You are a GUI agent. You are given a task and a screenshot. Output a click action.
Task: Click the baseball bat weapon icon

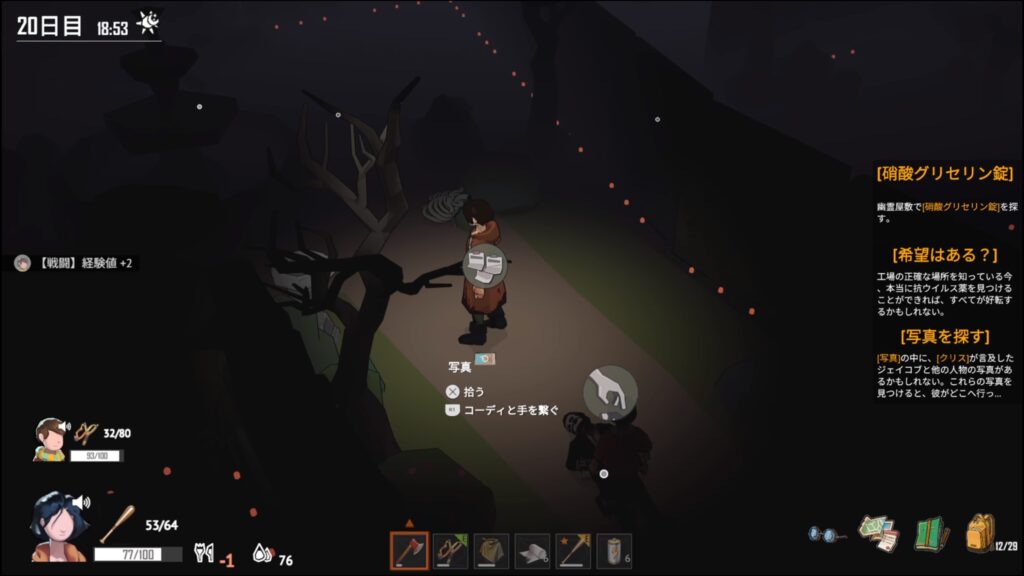pos(117,523)
